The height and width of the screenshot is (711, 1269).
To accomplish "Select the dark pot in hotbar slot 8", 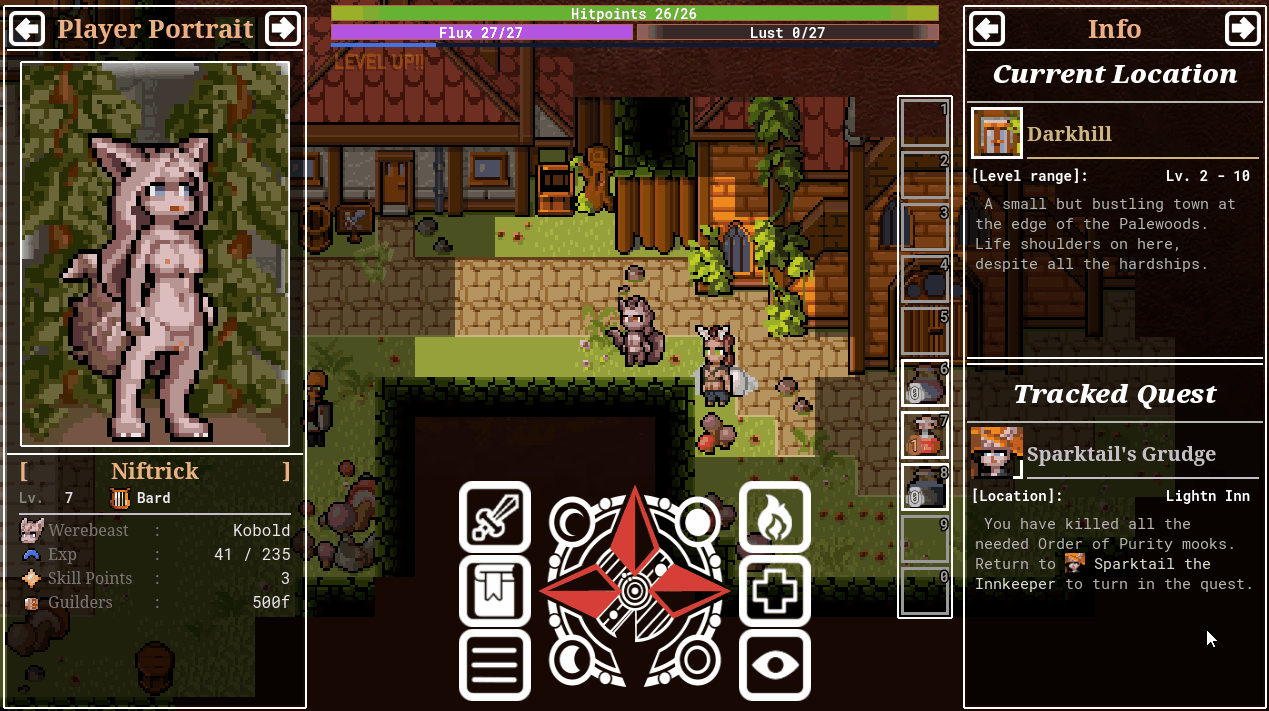I will tap(924, 487).
